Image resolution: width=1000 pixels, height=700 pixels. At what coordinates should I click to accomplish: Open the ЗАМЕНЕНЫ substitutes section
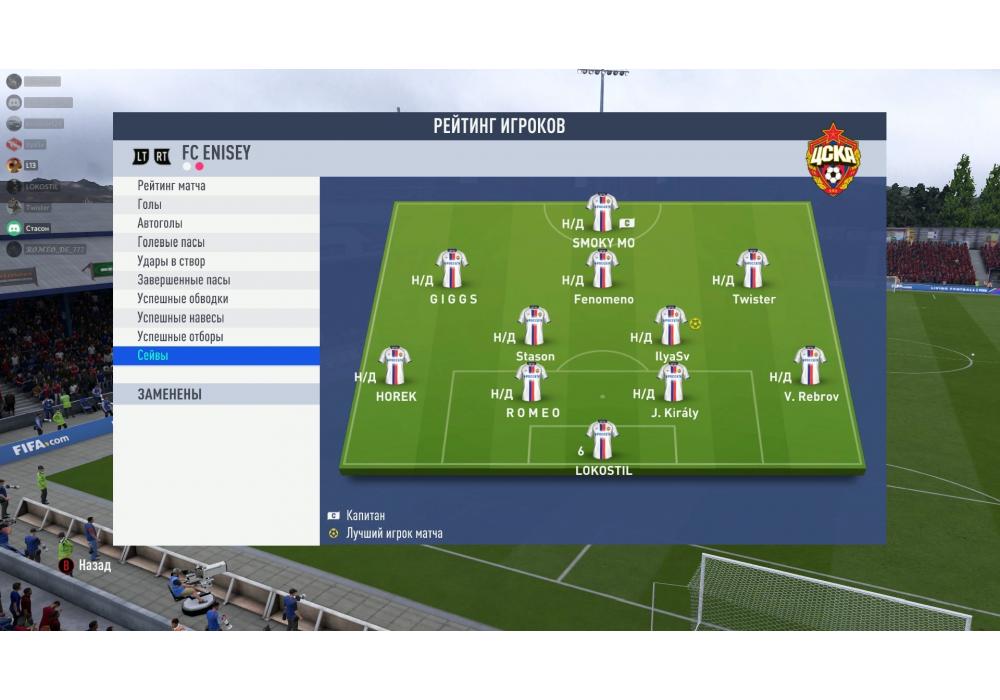click(x=170, y=395)
